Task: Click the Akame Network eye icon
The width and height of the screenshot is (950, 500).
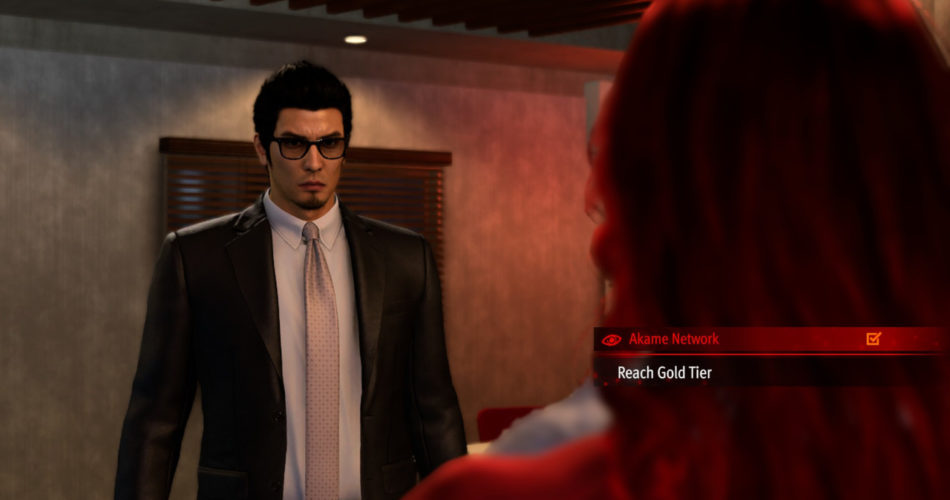Action: tap(612, 339)
